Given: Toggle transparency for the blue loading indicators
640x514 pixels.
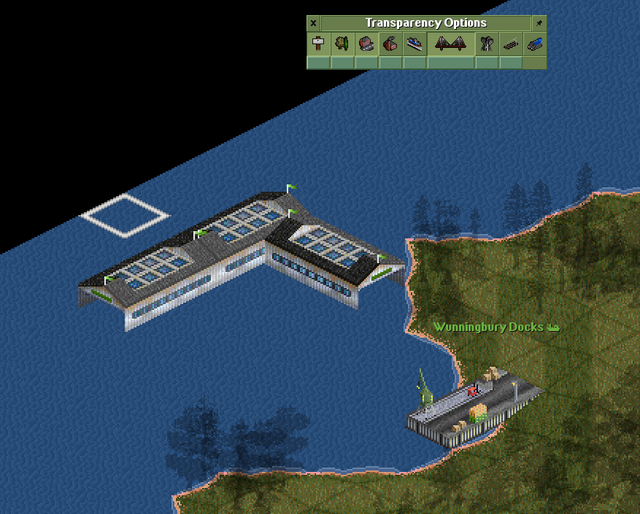Looking at the screenshot, I should tap(535, 43).
